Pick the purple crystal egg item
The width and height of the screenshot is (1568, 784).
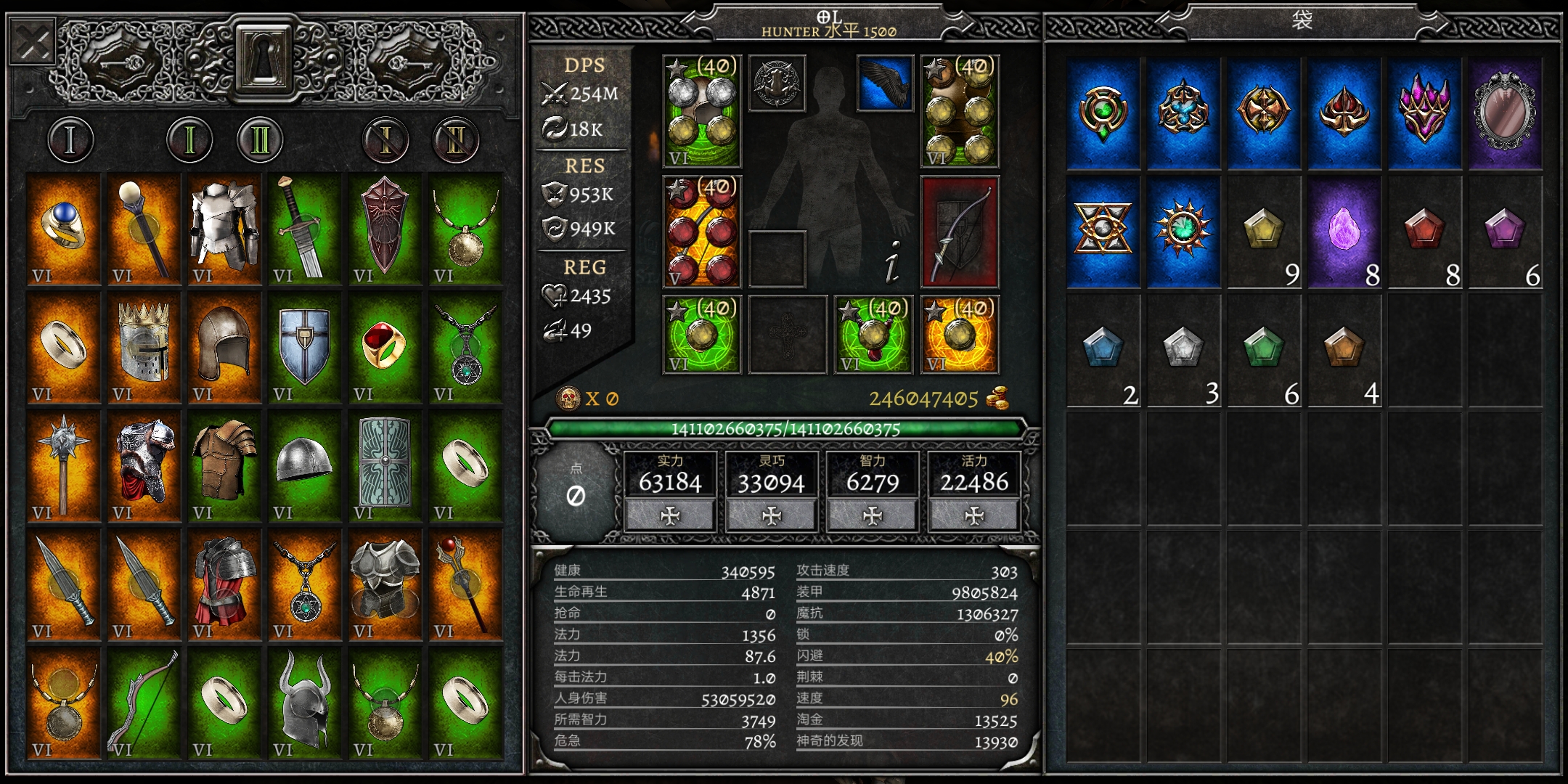[x=1344, y=232]
